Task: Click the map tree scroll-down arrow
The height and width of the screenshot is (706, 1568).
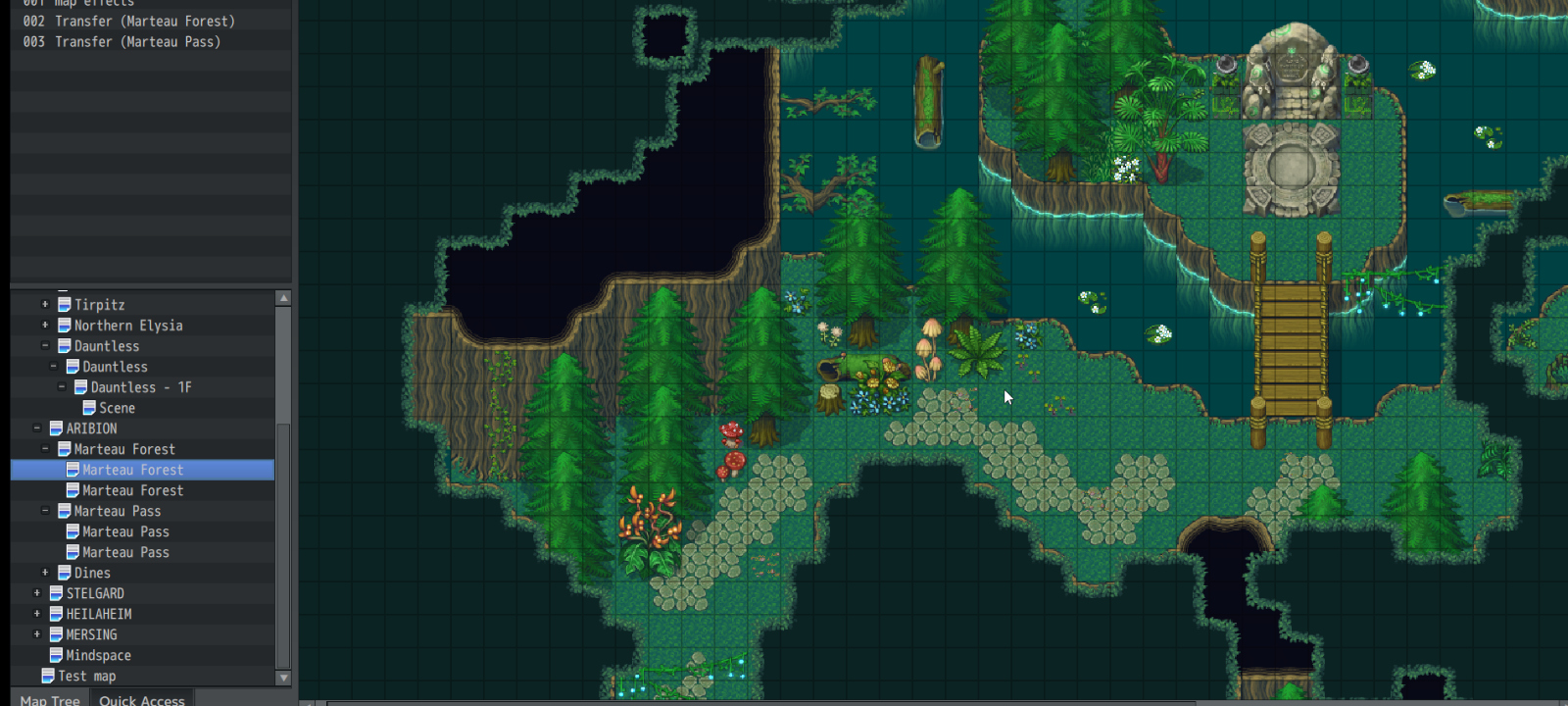Action: pyautogui.click(x=283, y=678)
